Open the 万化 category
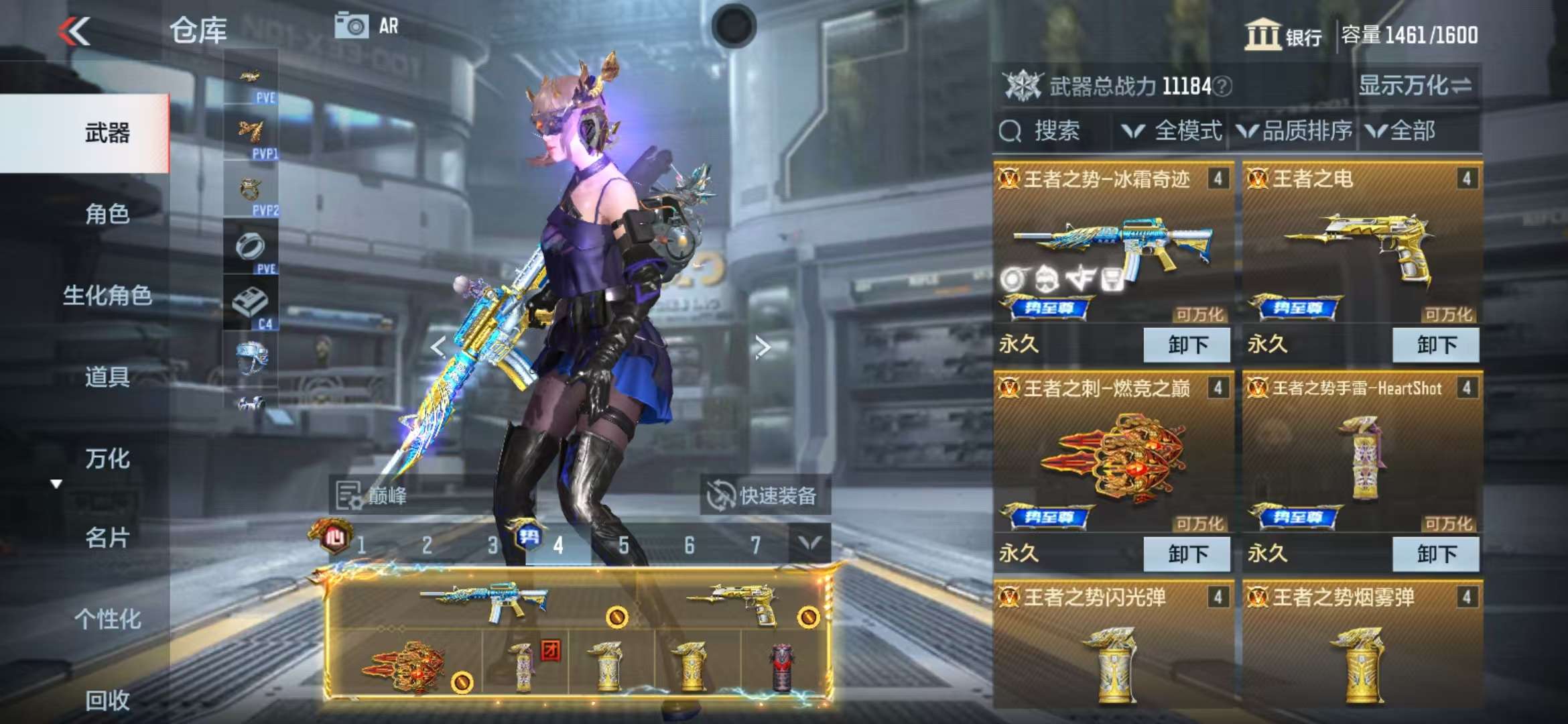1568x724 pixels. [107, 459]
